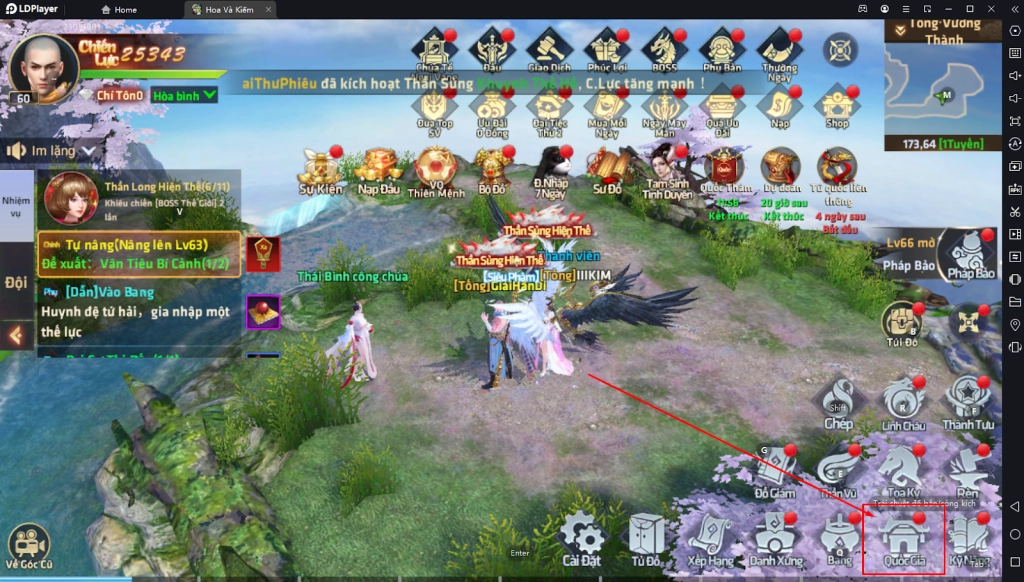This screenshot has height=582, width=1024.
Task: Open the Im lặng sound dropdown
Action: click(55, 151)
